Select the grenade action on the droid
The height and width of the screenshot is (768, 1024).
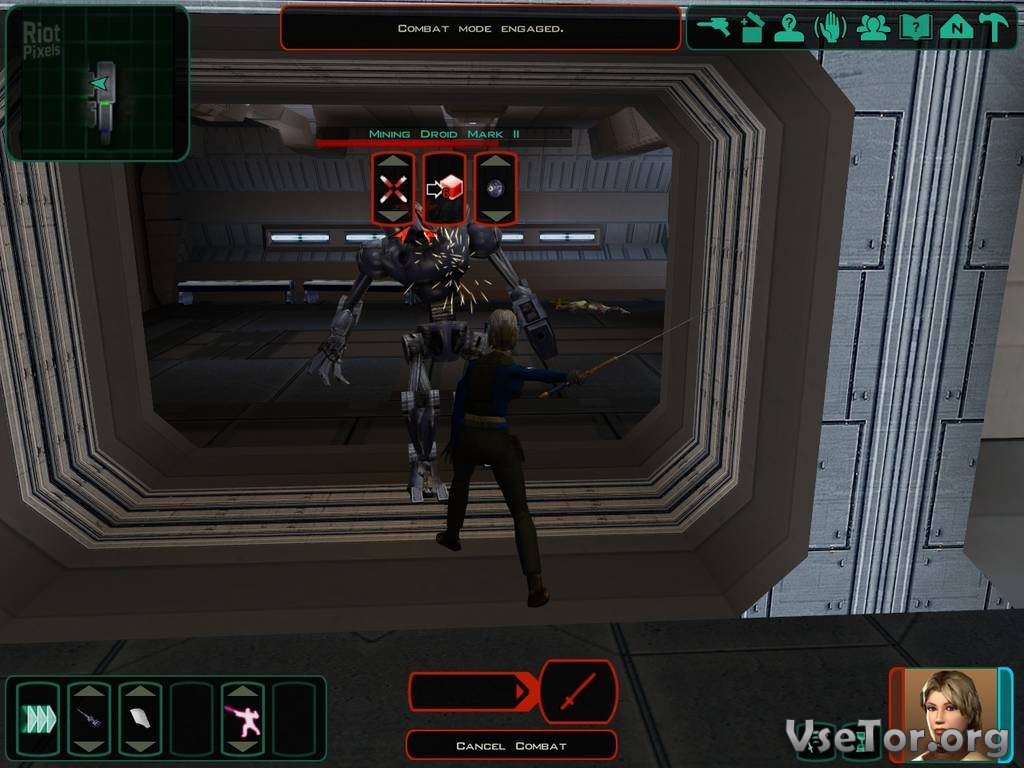coord(495,188)
